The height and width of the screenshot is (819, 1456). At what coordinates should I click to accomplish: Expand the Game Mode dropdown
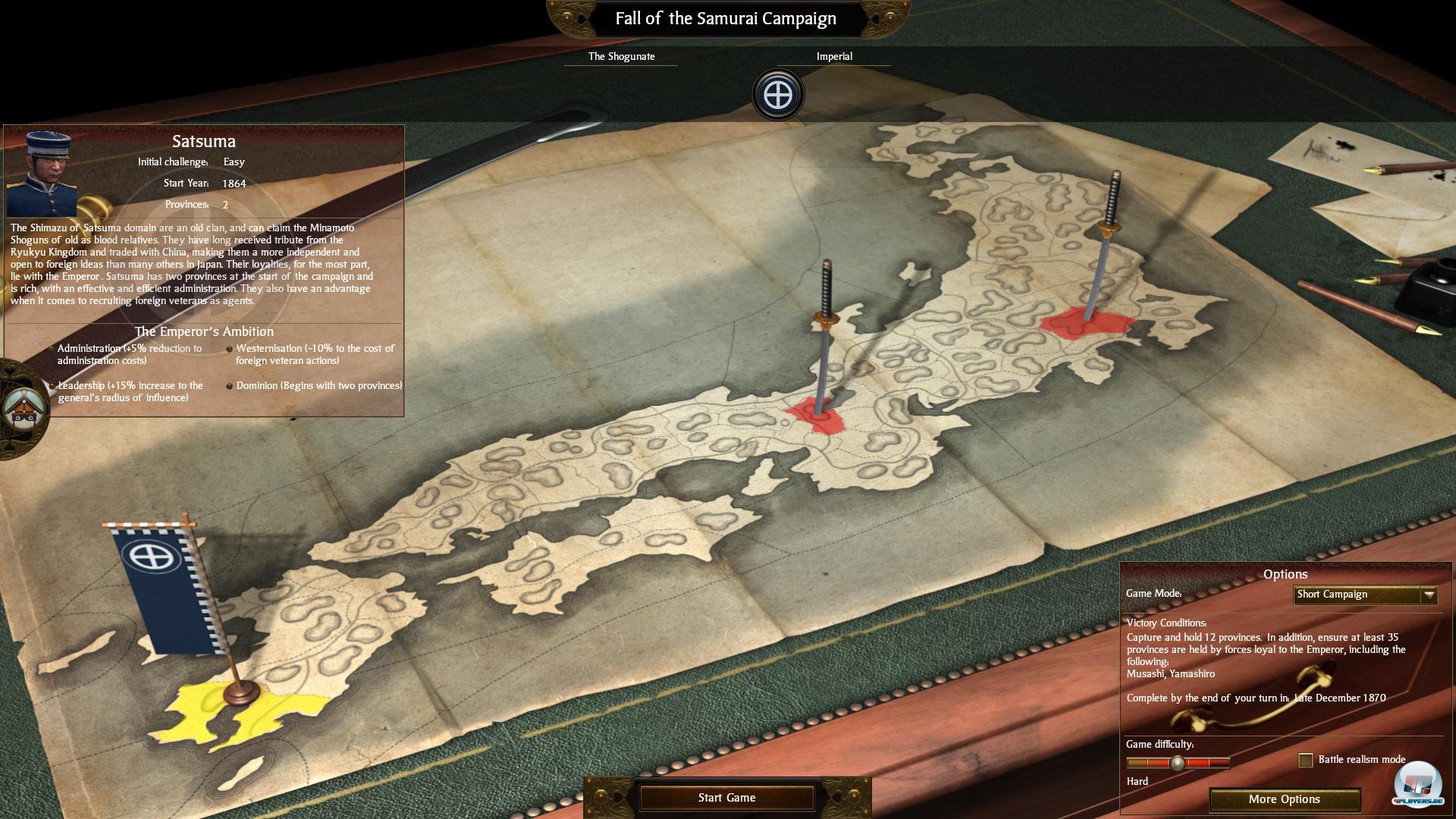pos(1429,595)
